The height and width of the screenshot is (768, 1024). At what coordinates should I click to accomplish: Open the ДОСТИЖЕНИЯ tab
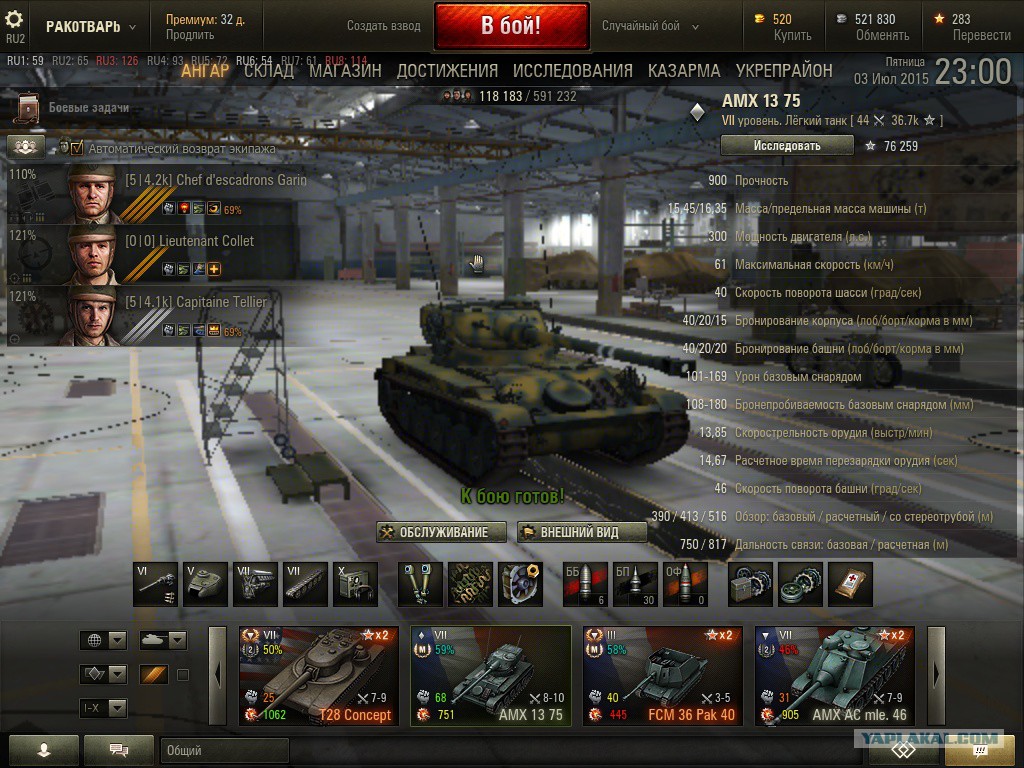pyautogui.click(x=447, y=71)
